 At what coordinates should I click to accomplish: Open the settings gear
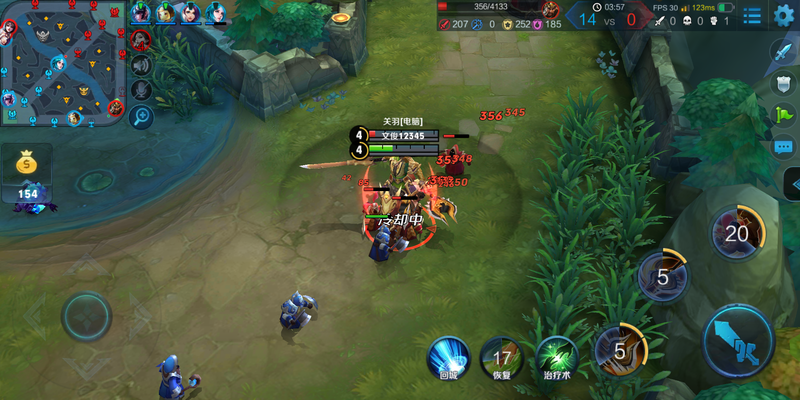(x=783, y=15)
